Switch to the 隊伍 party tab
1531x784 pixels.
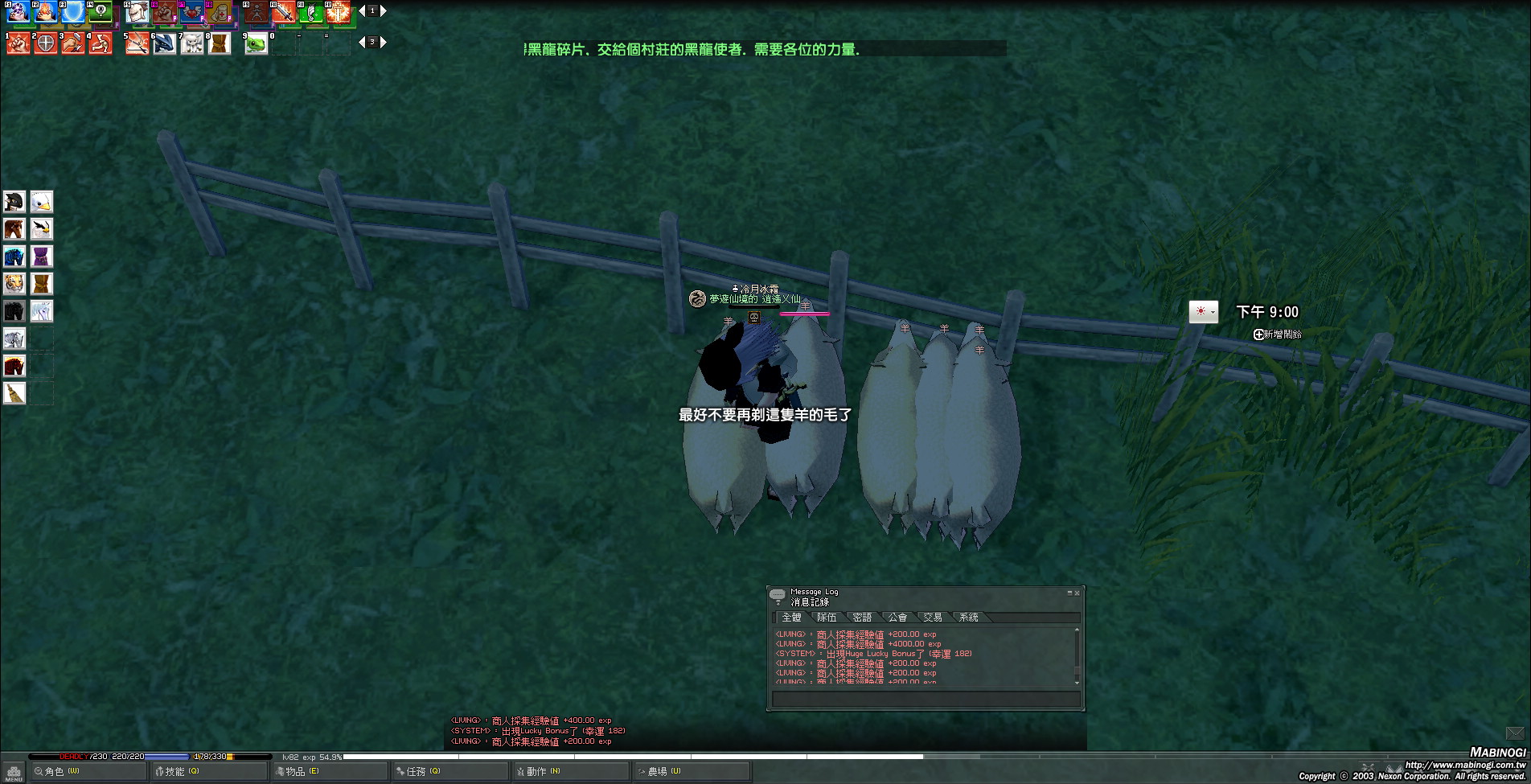click(827, 618)
